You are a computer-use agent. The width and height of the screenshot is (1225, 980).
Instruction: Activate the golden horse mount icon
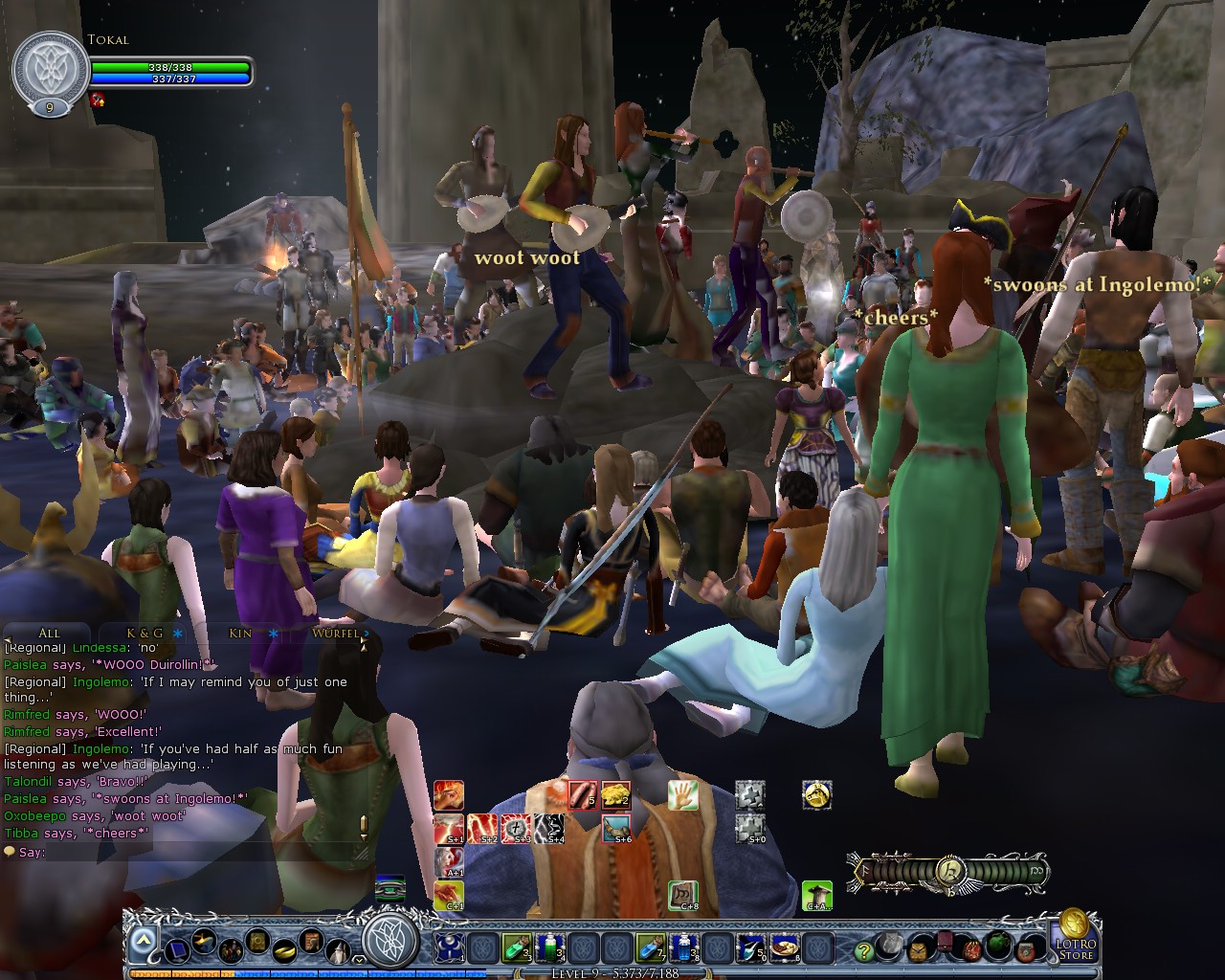[816, 794]
